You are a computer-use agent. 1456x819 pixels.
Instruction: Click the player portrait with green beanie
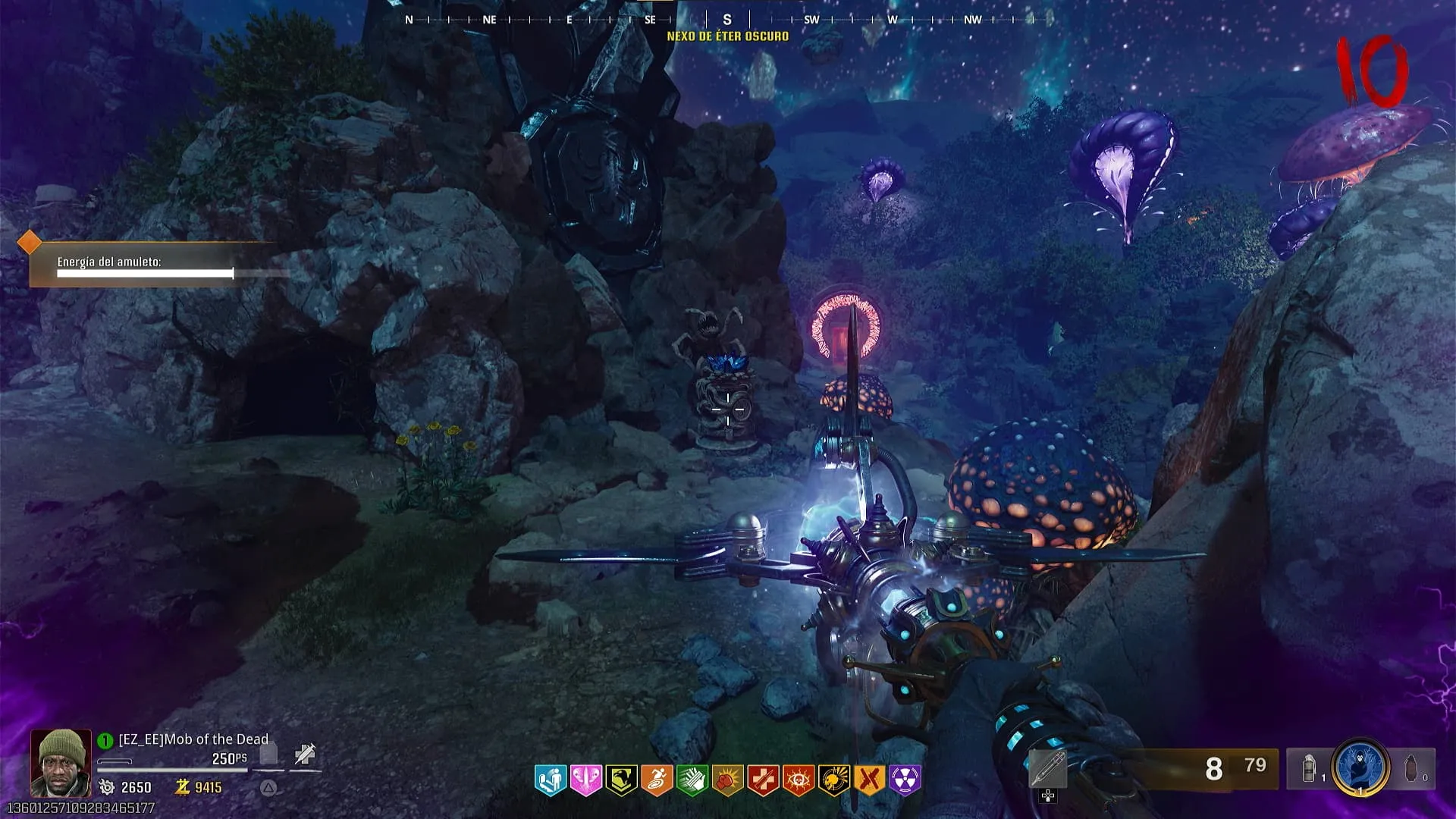coord(61,762)
